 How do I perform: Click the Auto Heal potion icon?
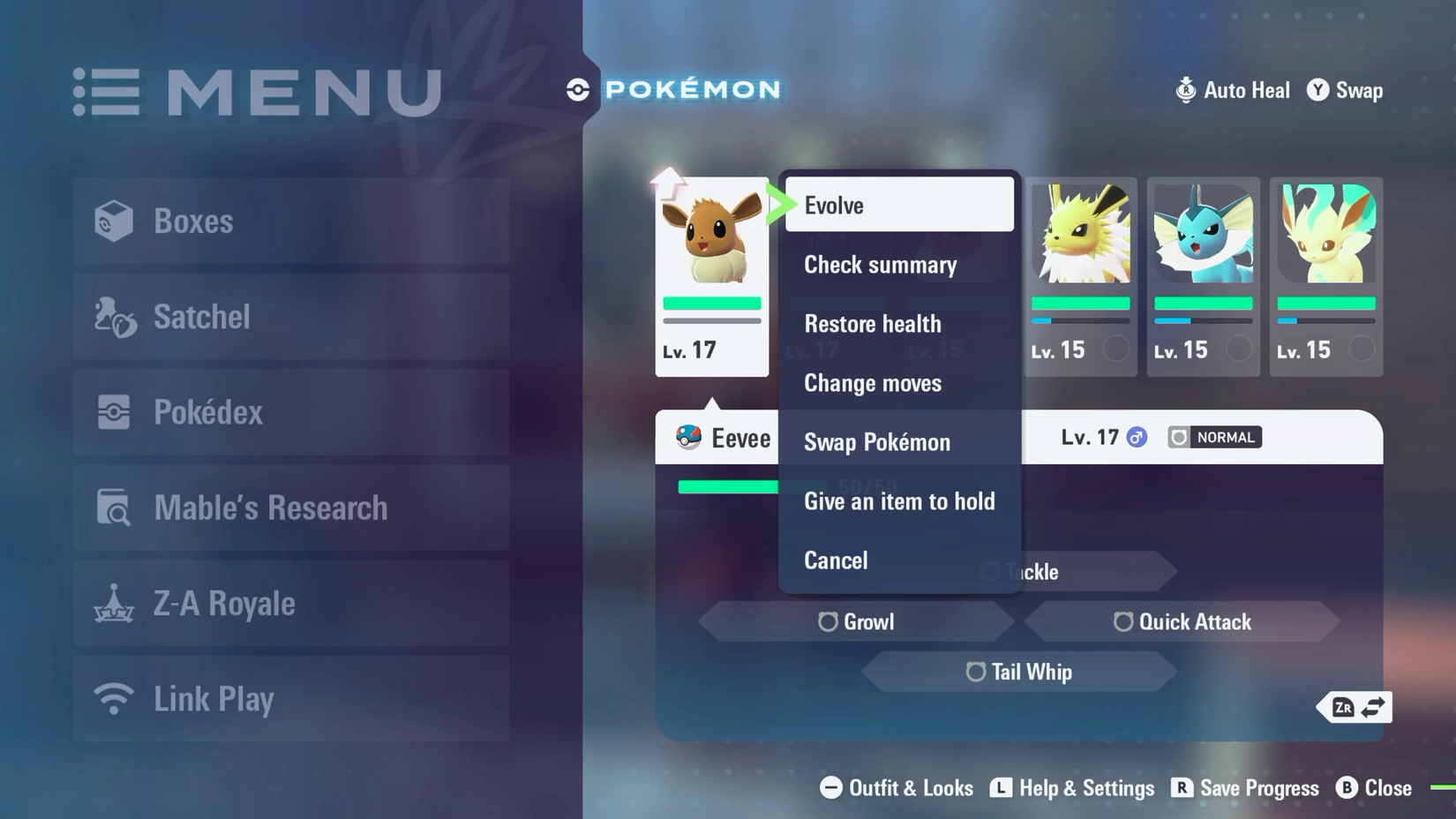pos(1186,89)
